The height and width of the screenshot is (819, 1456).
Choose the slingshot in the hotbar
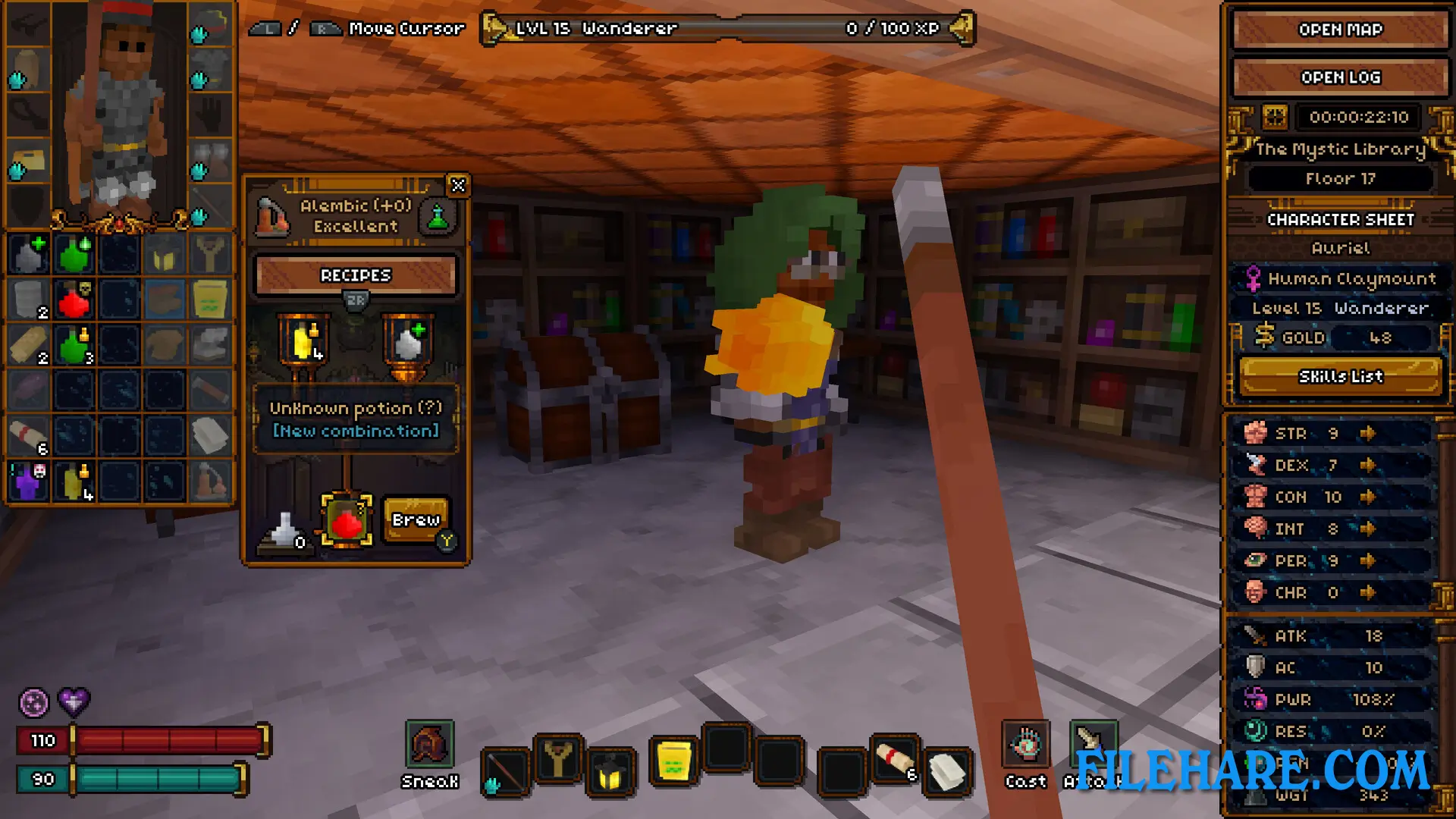click(558, 758)
